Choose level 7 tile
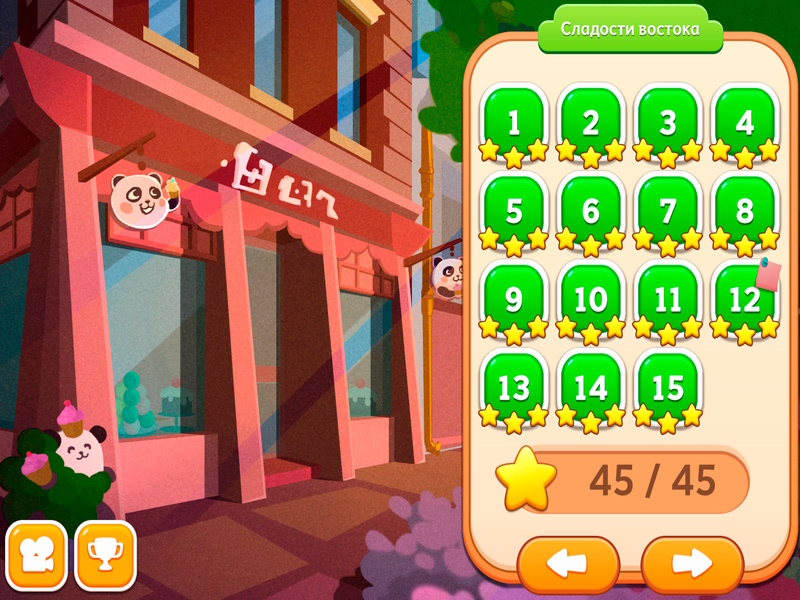The width and height of the screenshot is (800, 600). click(668, 211)
